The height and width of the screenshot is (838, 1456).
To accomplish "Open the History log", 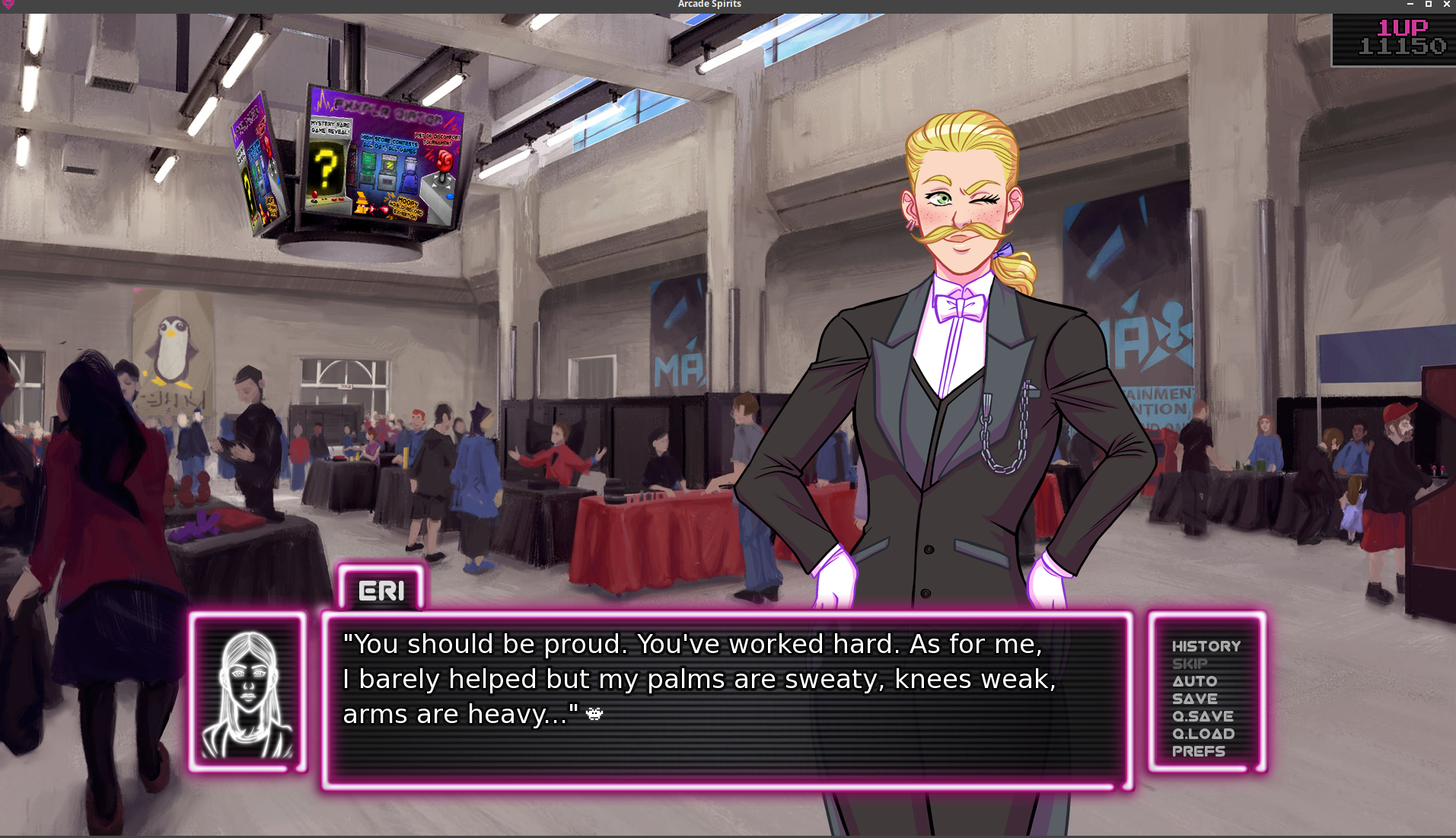I will click(1206, 646).
